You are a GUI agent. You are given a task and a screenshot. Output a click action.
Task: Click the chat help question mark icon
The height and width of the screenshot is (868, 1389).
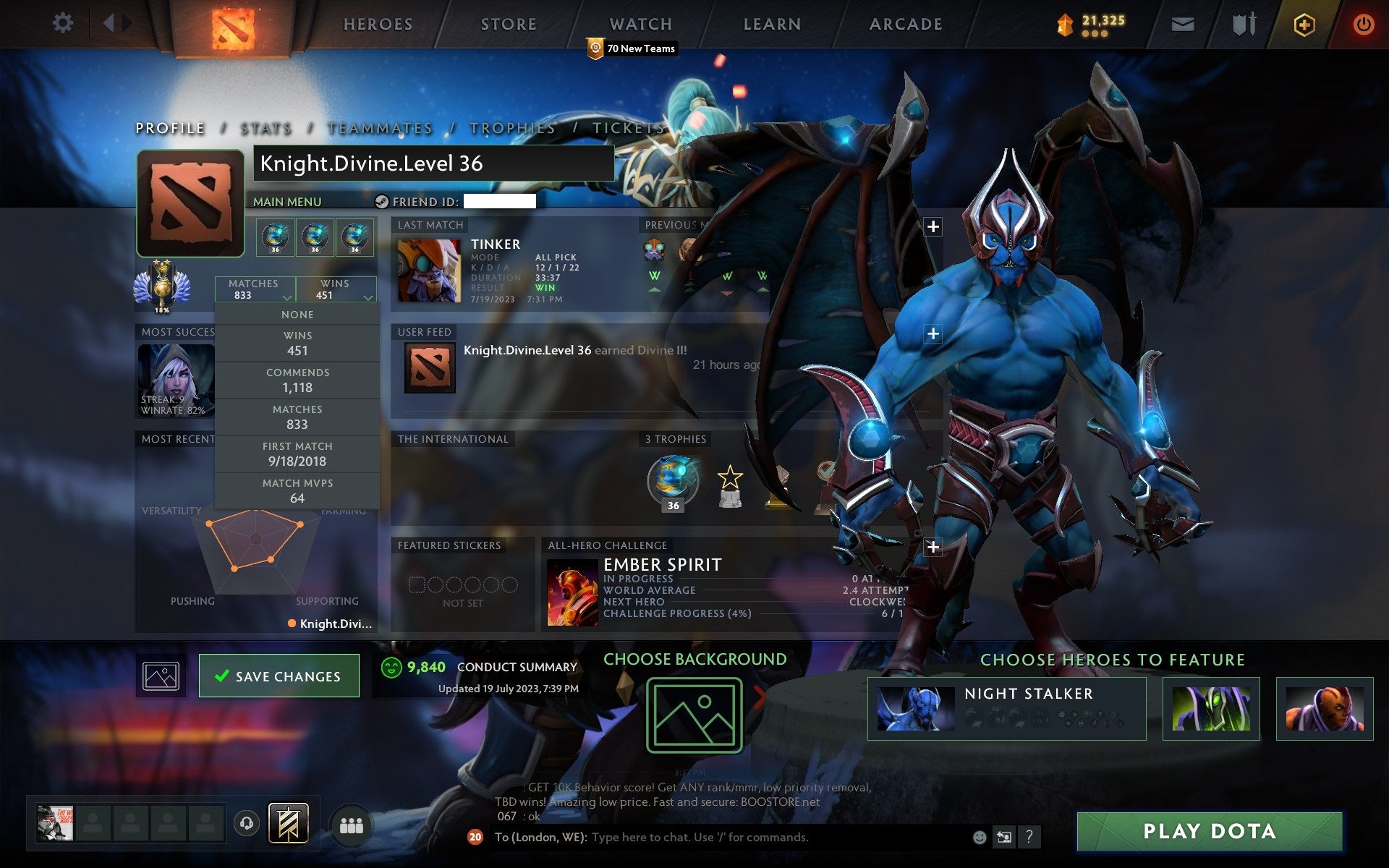click(x=1031, y=838)
